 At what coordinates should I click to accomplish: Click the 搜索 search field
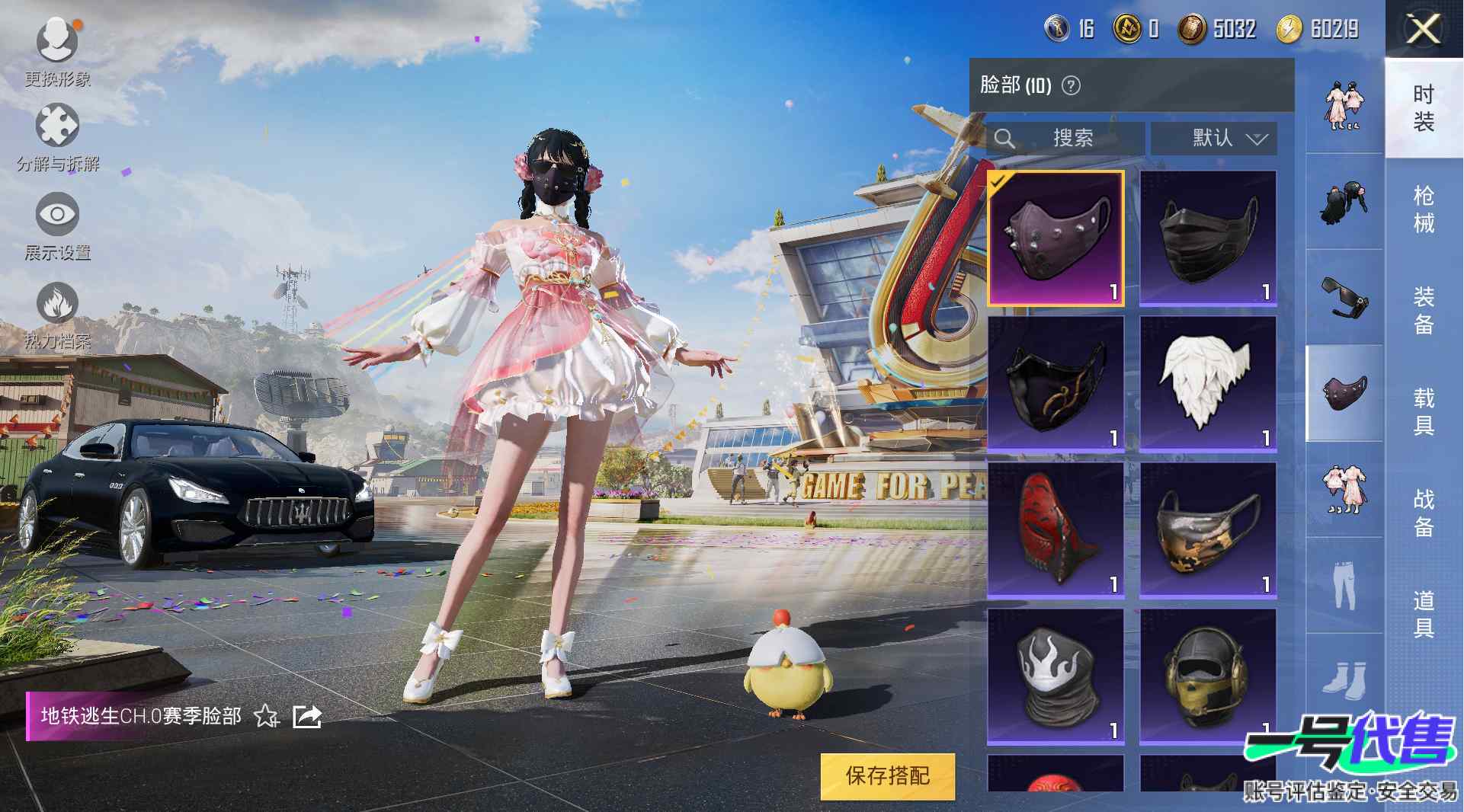(1065, 138)
